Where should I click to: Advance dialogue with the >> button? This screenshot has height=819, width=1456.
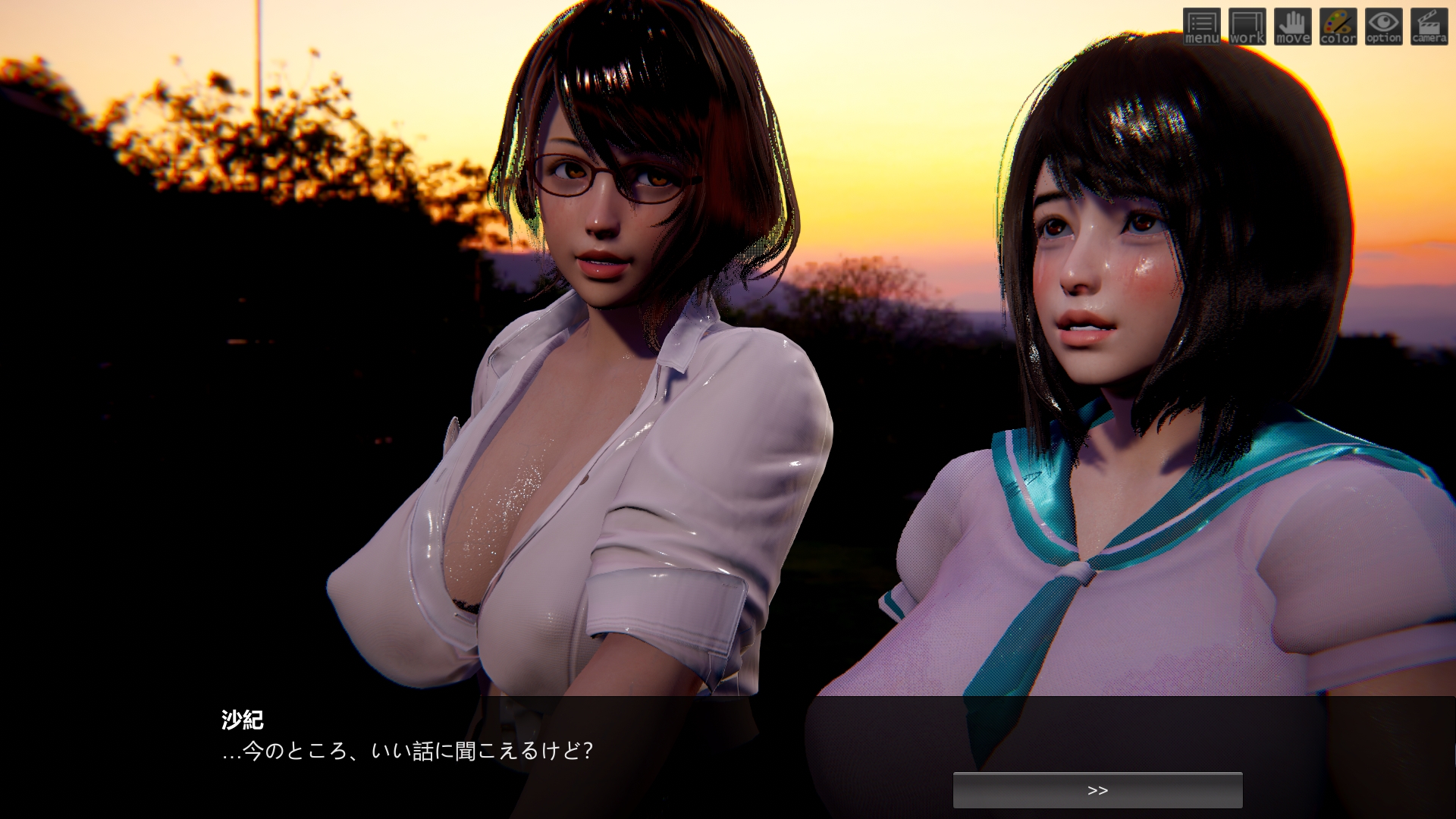(x=1097, y=790)
